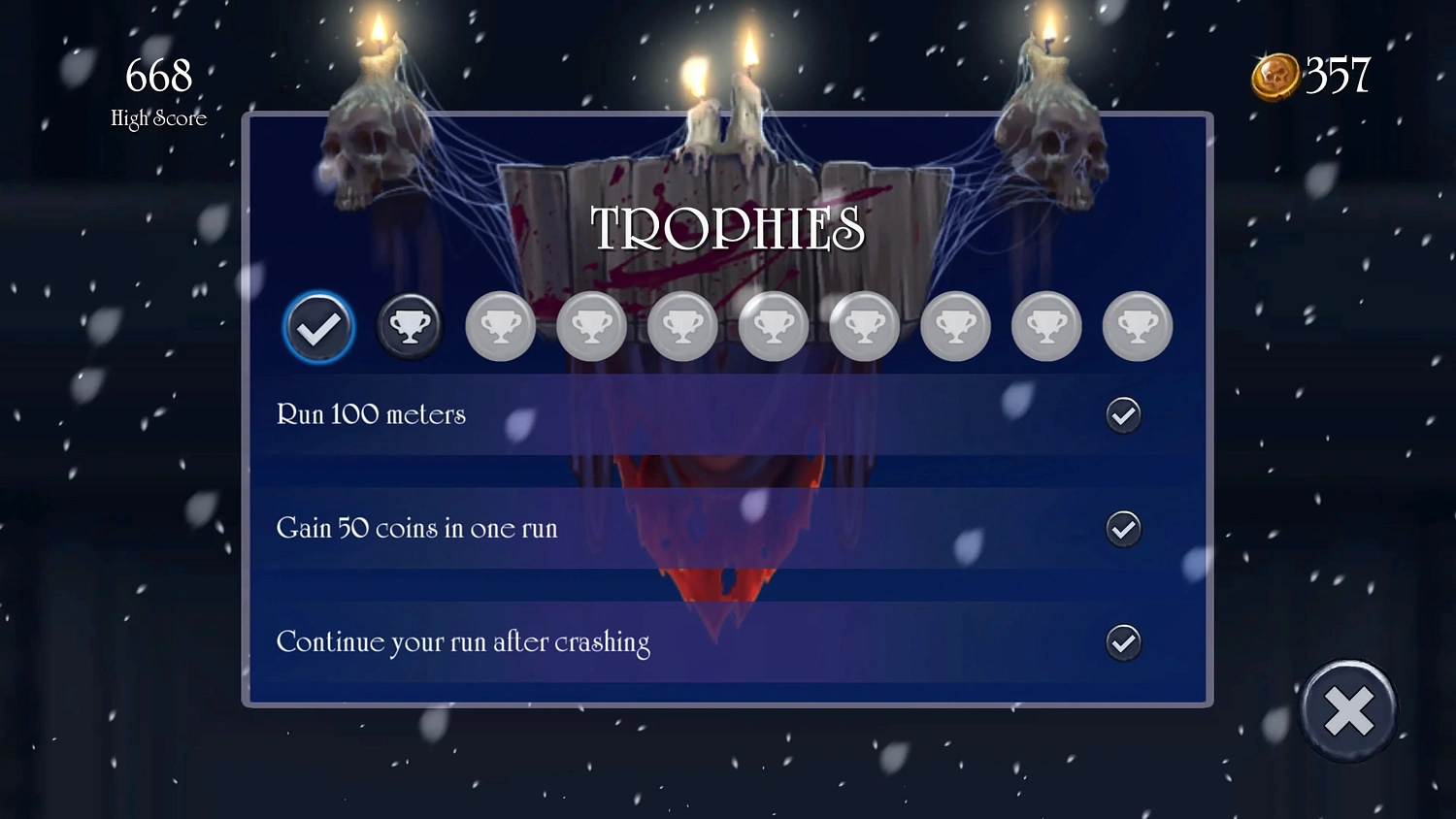Select the fourth grayed trophy badge
Viewport: 1456px width, 819px height.
pyautogui.click(x=591, y=326)
